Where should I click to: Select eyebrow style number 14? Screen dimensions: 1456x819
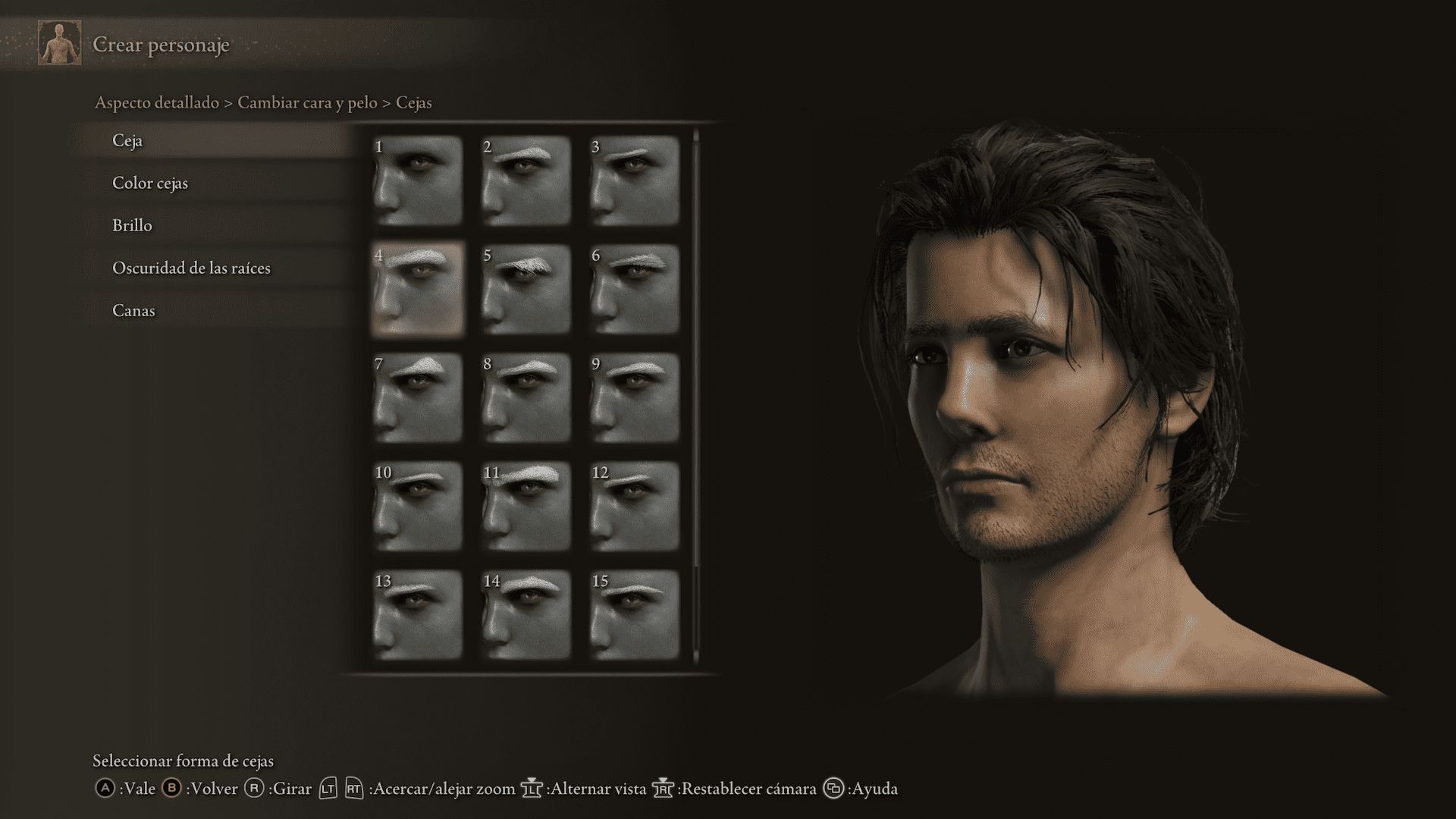pyautogui.click(x=526, y=614)
